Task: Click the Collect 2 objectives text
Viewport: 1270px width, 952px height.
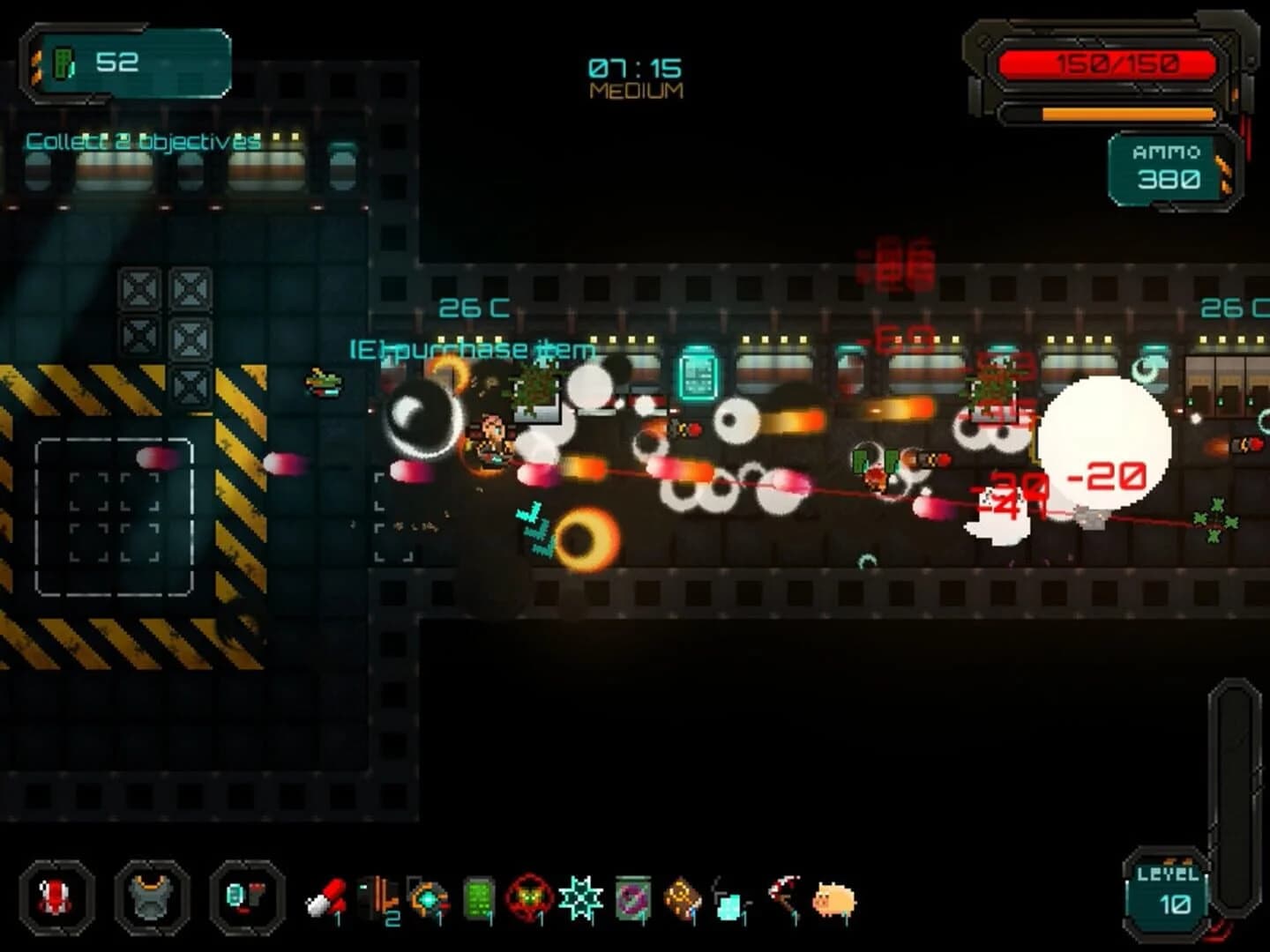Action: coord(141,138)
